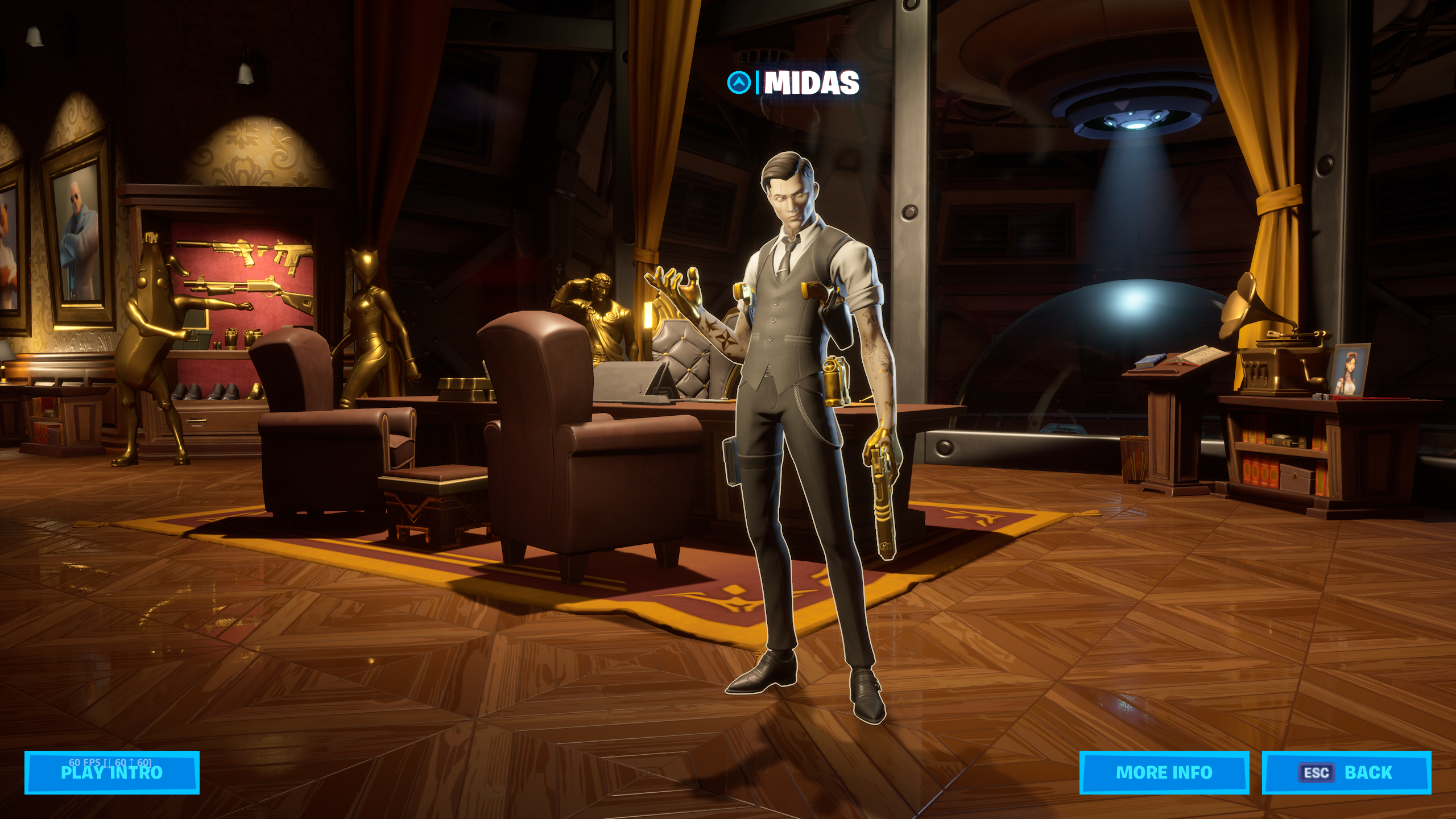Open More Info for Midas

(1164, 772)
